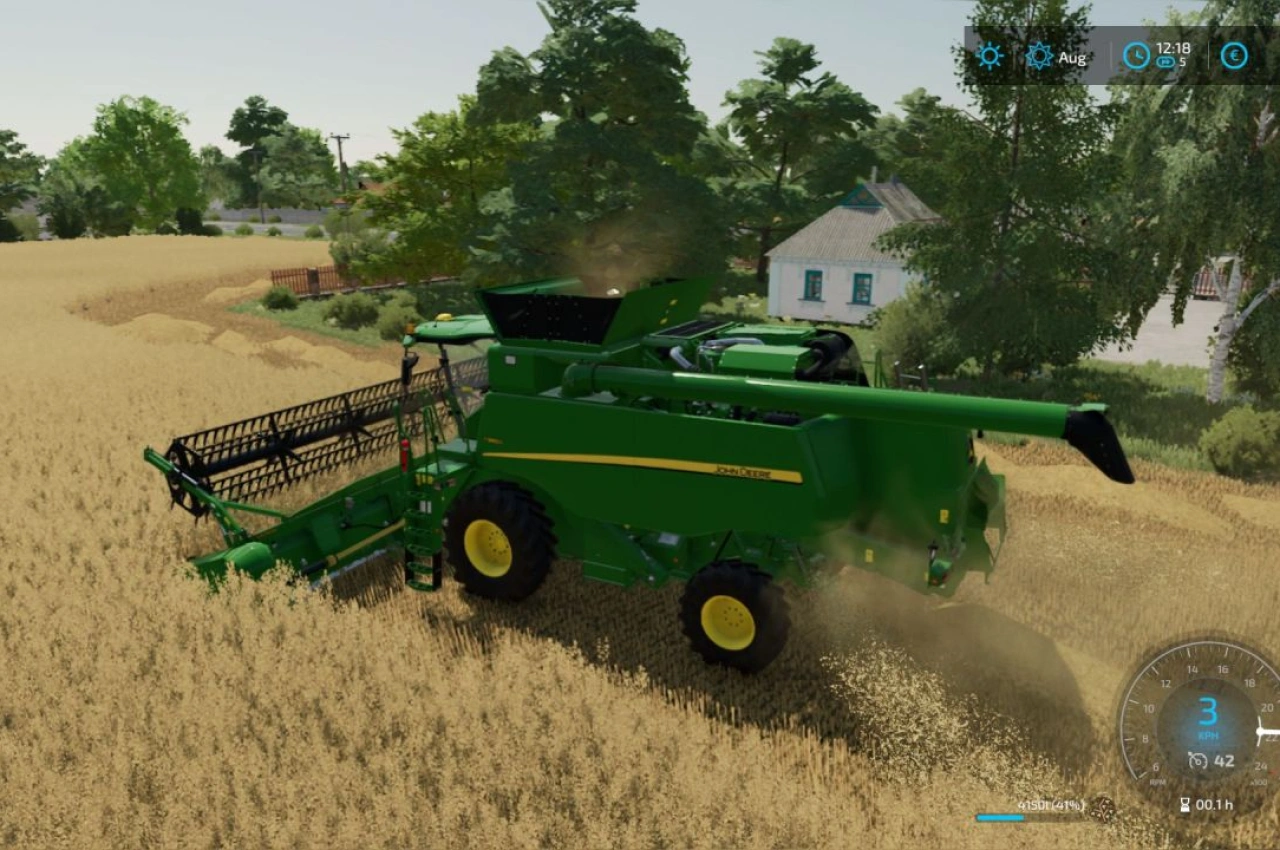Select the operating time showing 00.1 h
This screenshot has width=1280, height=850.
(x=1214, y=804)
